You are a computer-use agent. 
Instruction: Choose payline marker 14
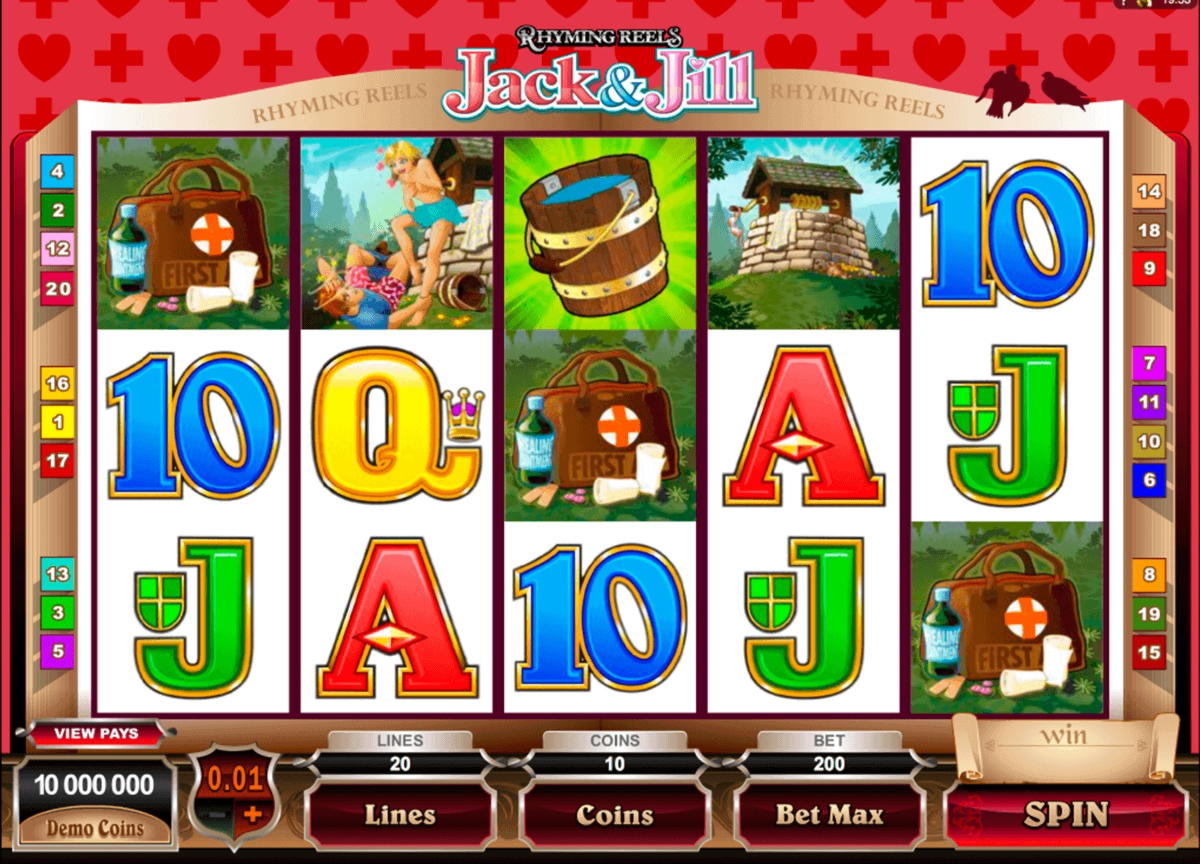coord(1149,192)
